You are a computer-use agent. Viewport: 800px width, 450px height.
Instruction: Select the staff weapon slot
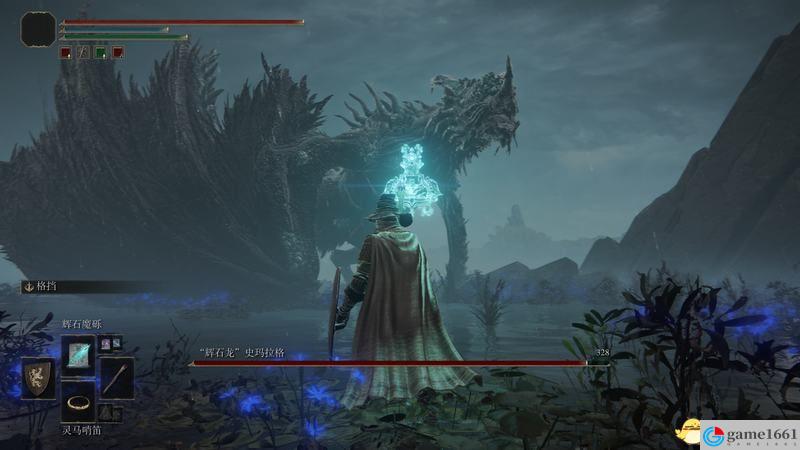tap(117, 377)
